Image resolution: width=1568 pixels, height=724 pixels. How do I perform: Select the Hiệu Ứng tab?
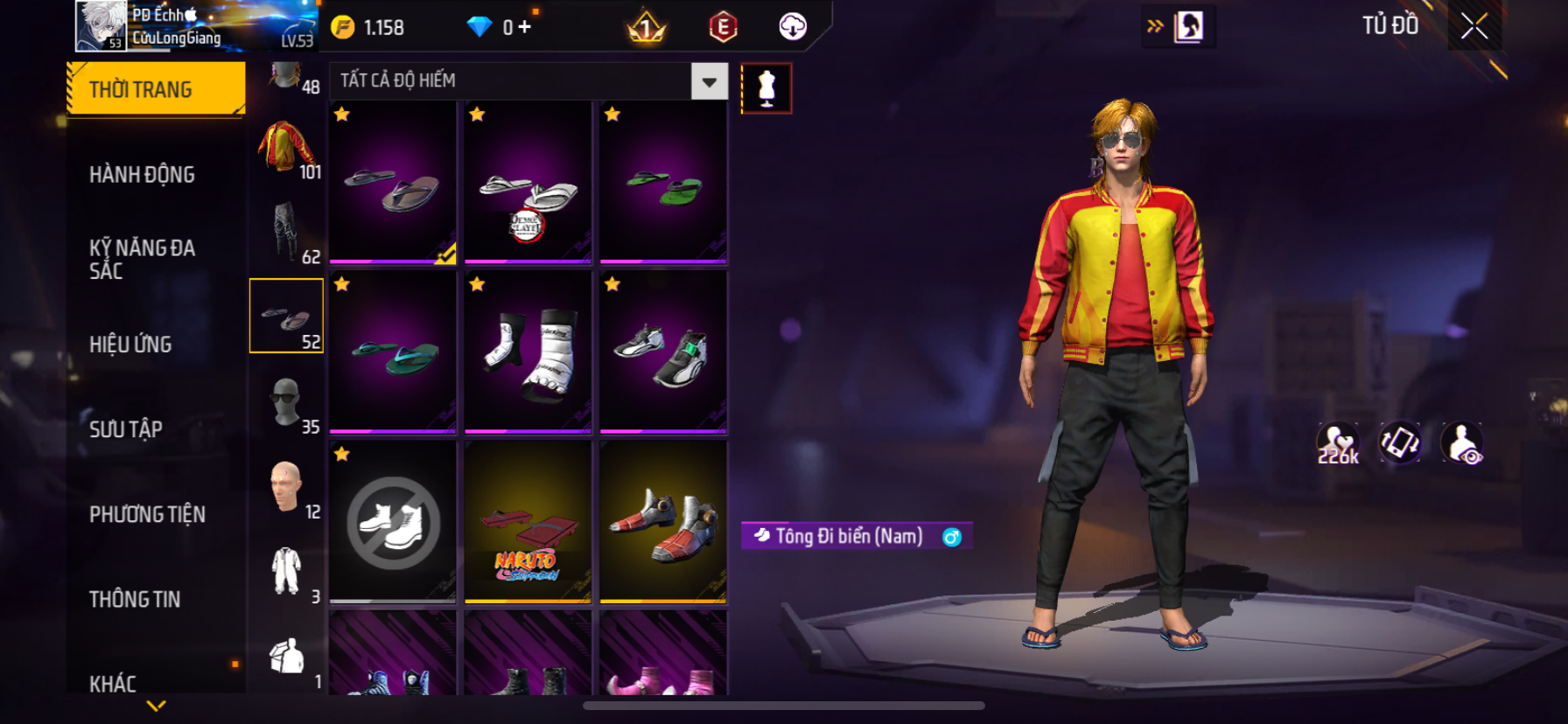[130, 344]
